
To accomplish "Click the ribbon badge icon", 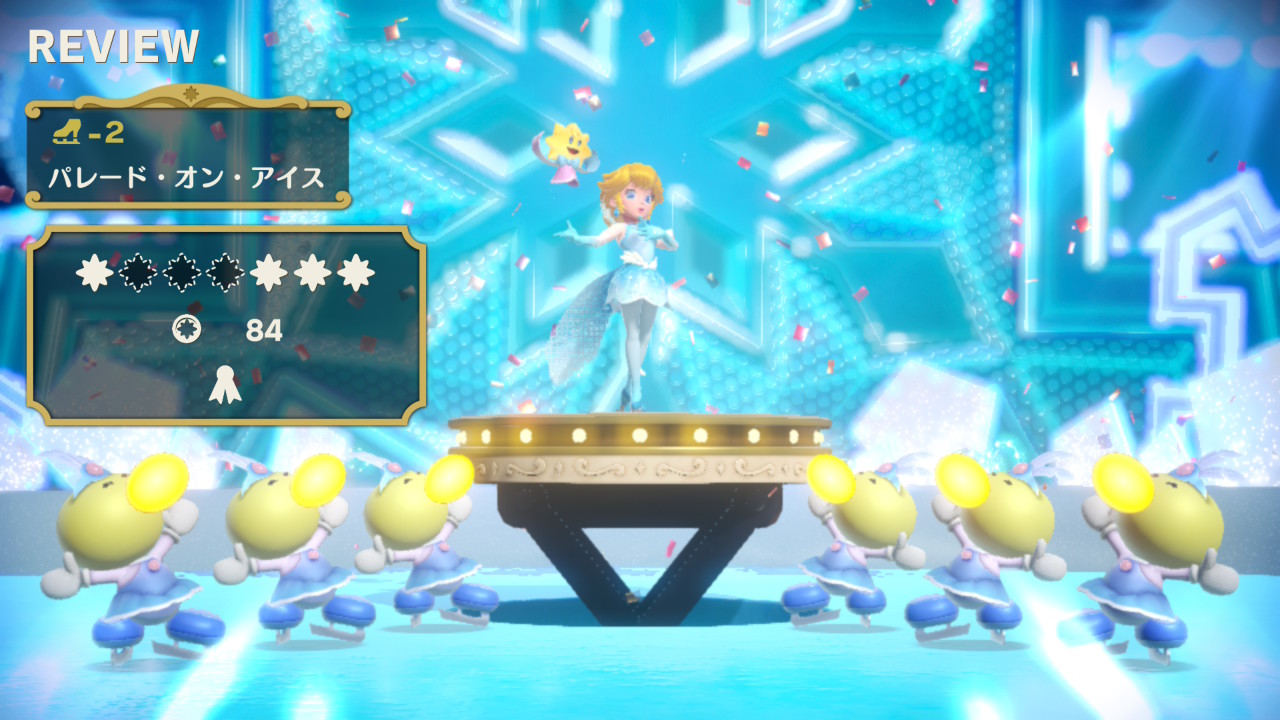I will [x=225, y=384].
